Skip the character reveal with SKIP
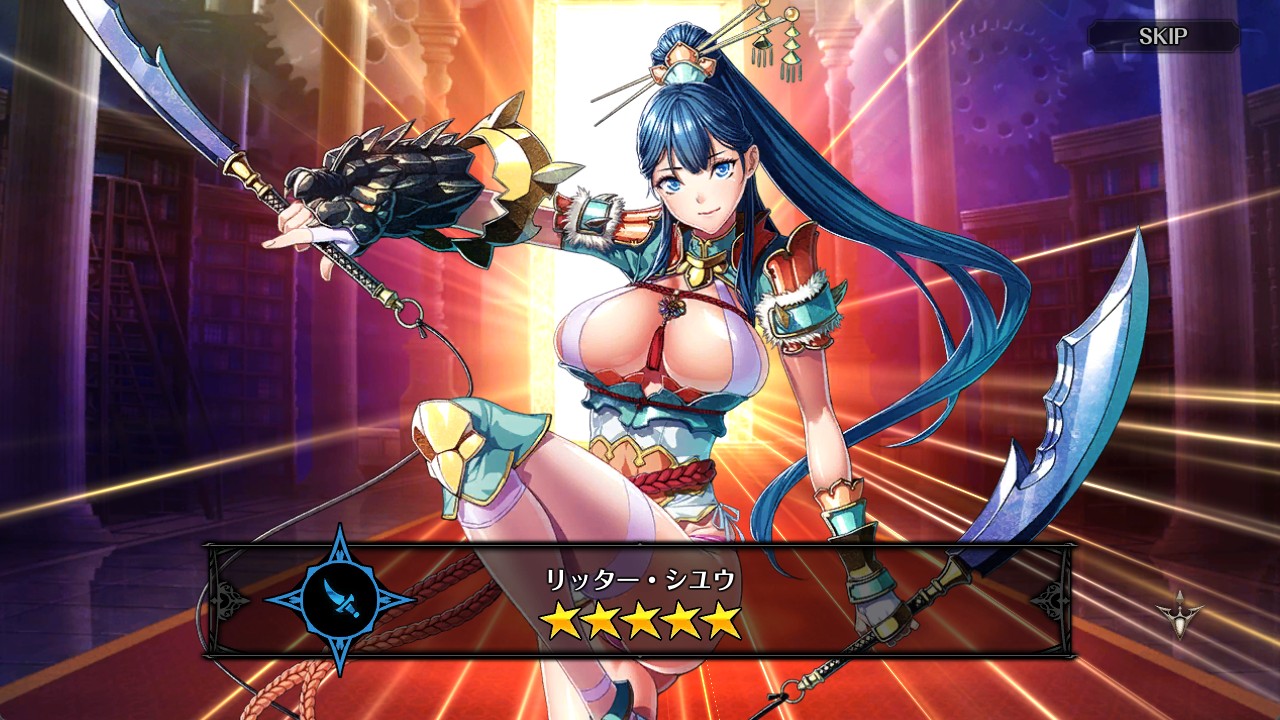 coord(1163,37)
